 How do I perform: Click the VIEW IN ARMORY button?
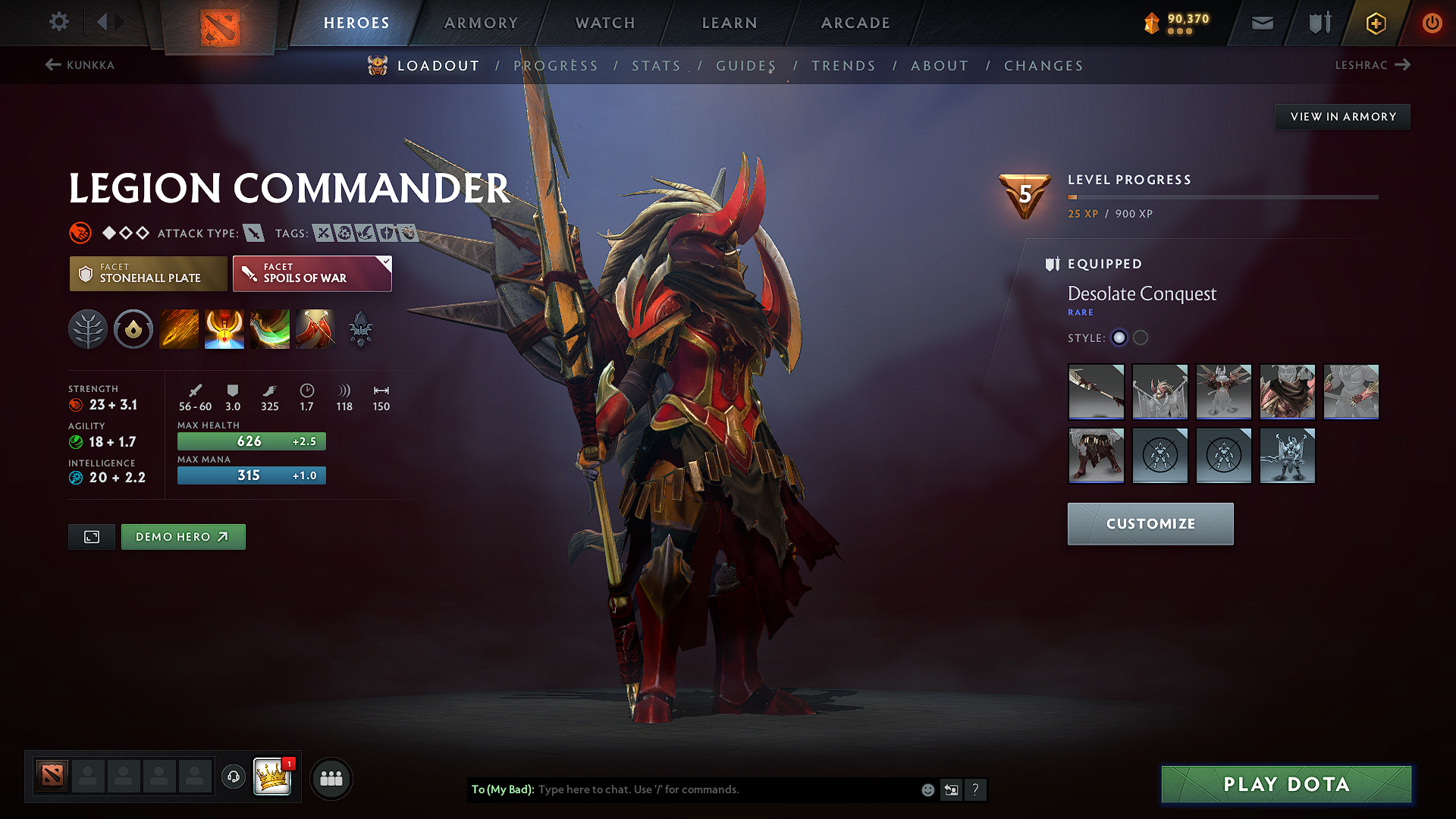[x=1342, y=116]
